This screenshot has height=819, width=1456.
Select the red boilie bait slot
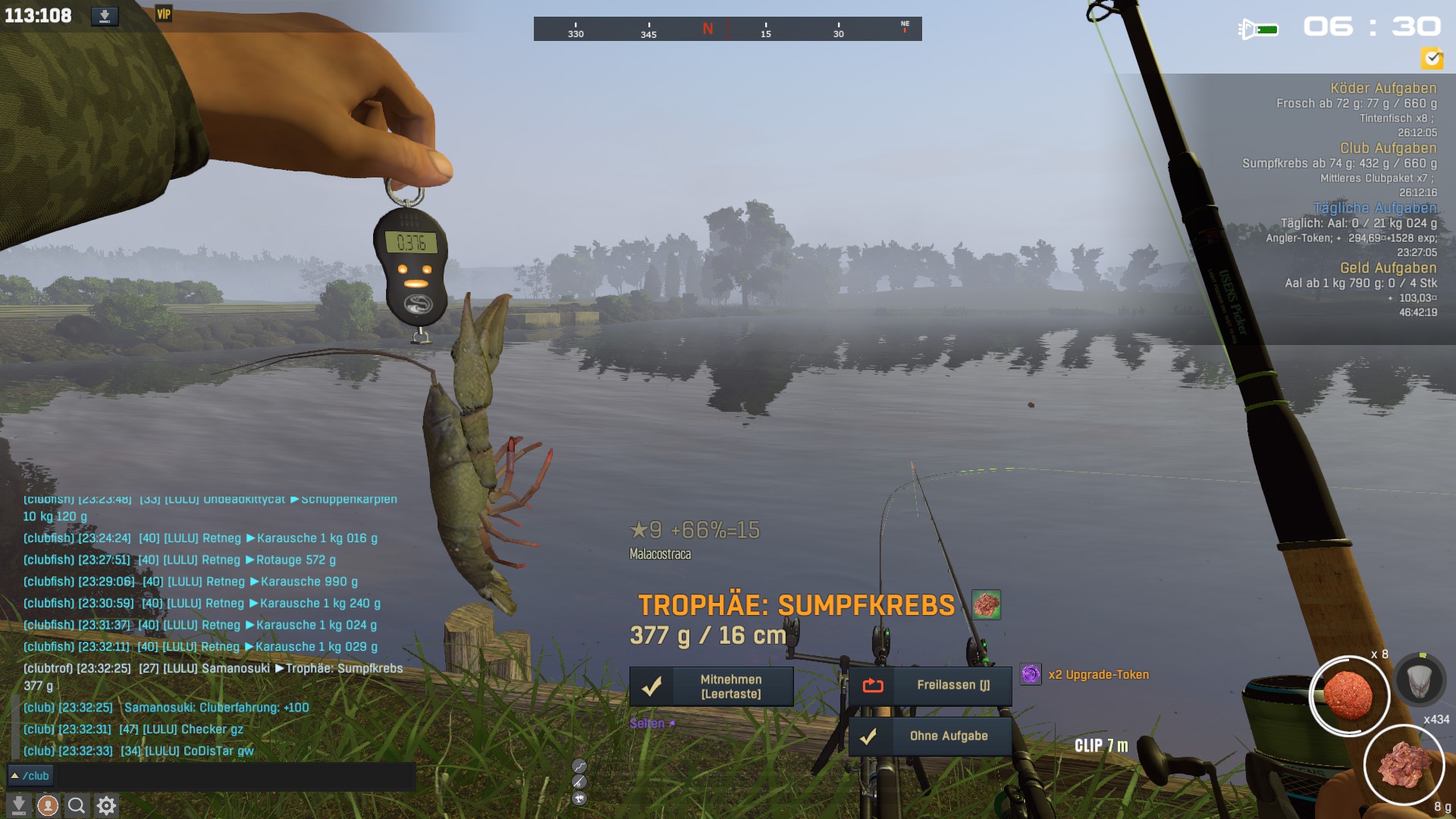(1348, 695)
